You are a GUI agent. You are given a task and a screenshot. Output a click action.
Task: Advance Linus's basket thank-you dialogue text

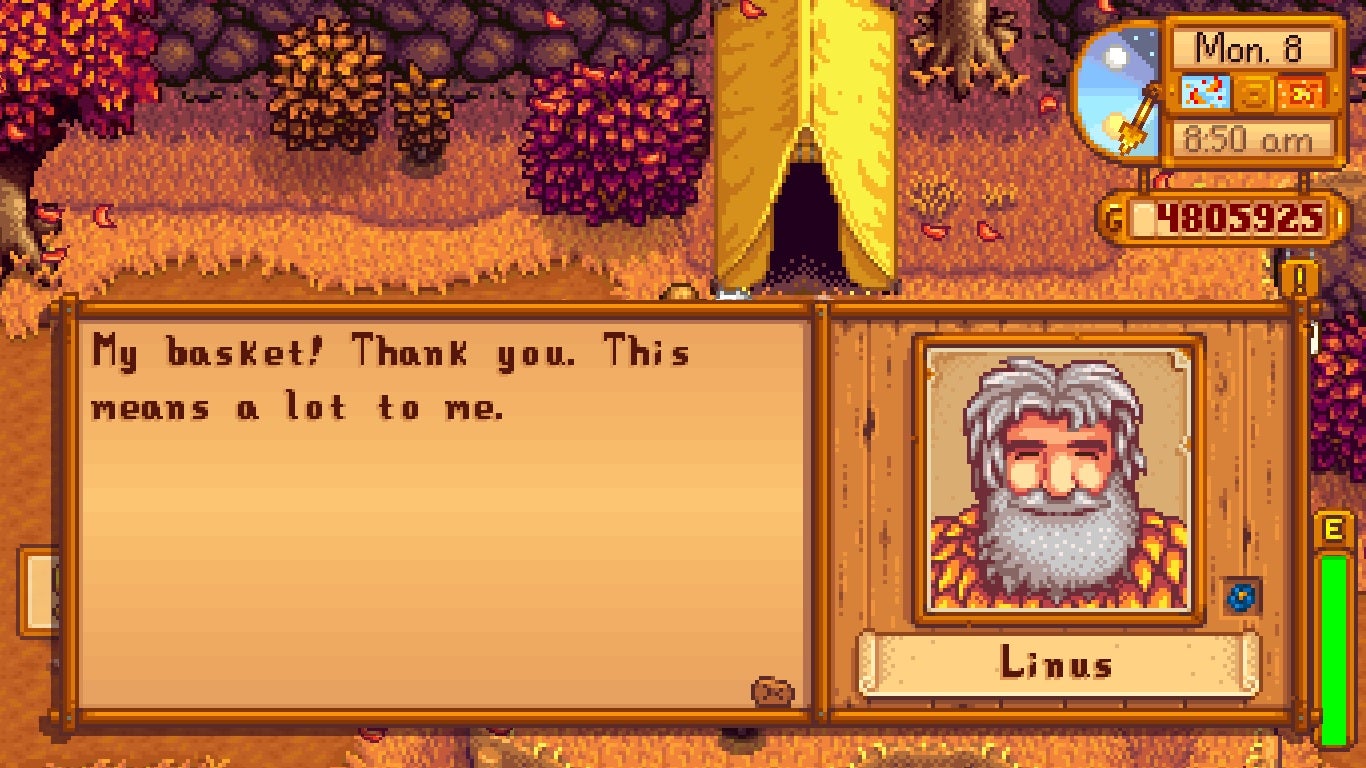pyautogui.click(x=445, y=510)
